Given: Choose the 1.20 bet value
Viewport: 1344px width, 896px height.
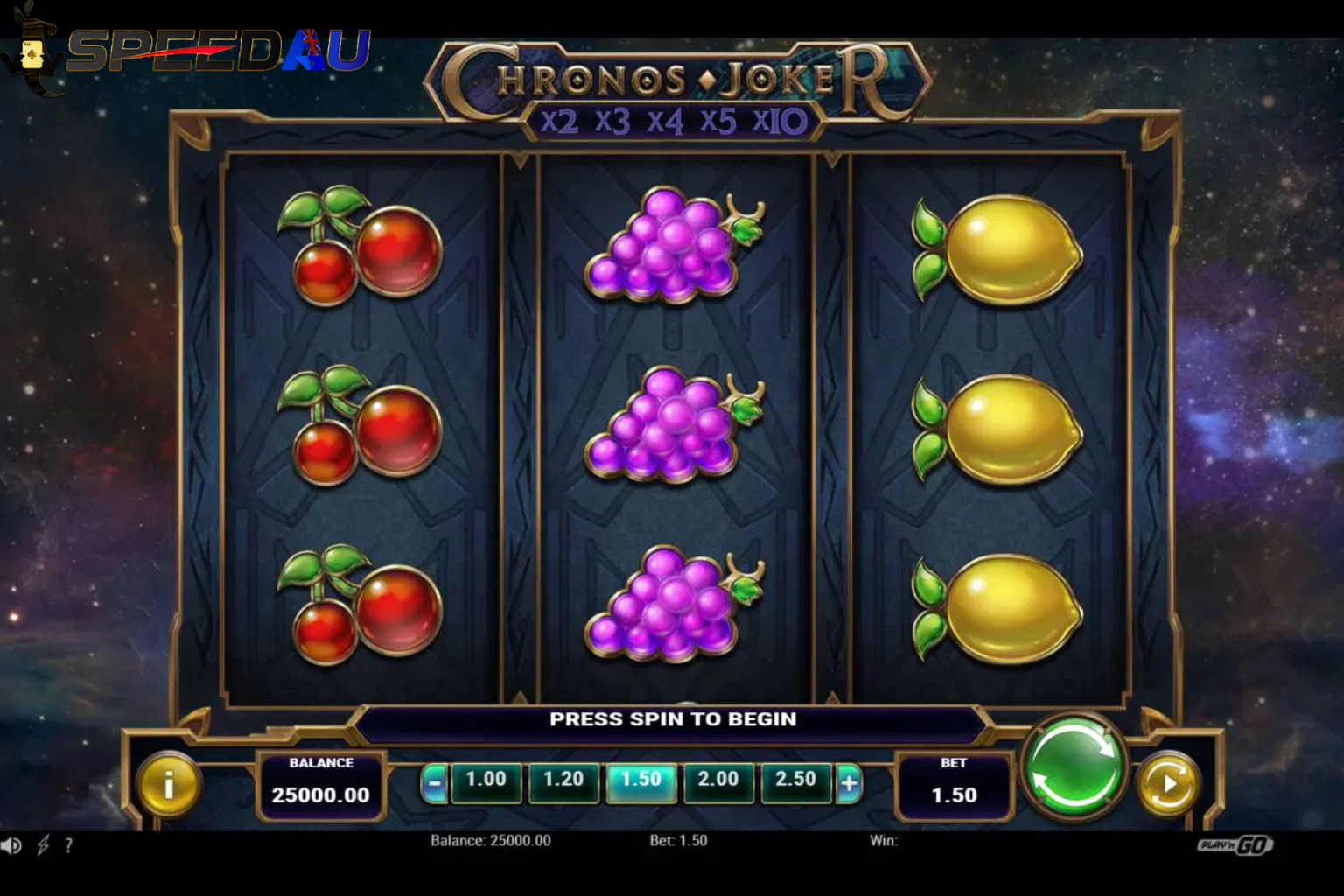Looking at the screenshot, I should [x=563, y=780].
